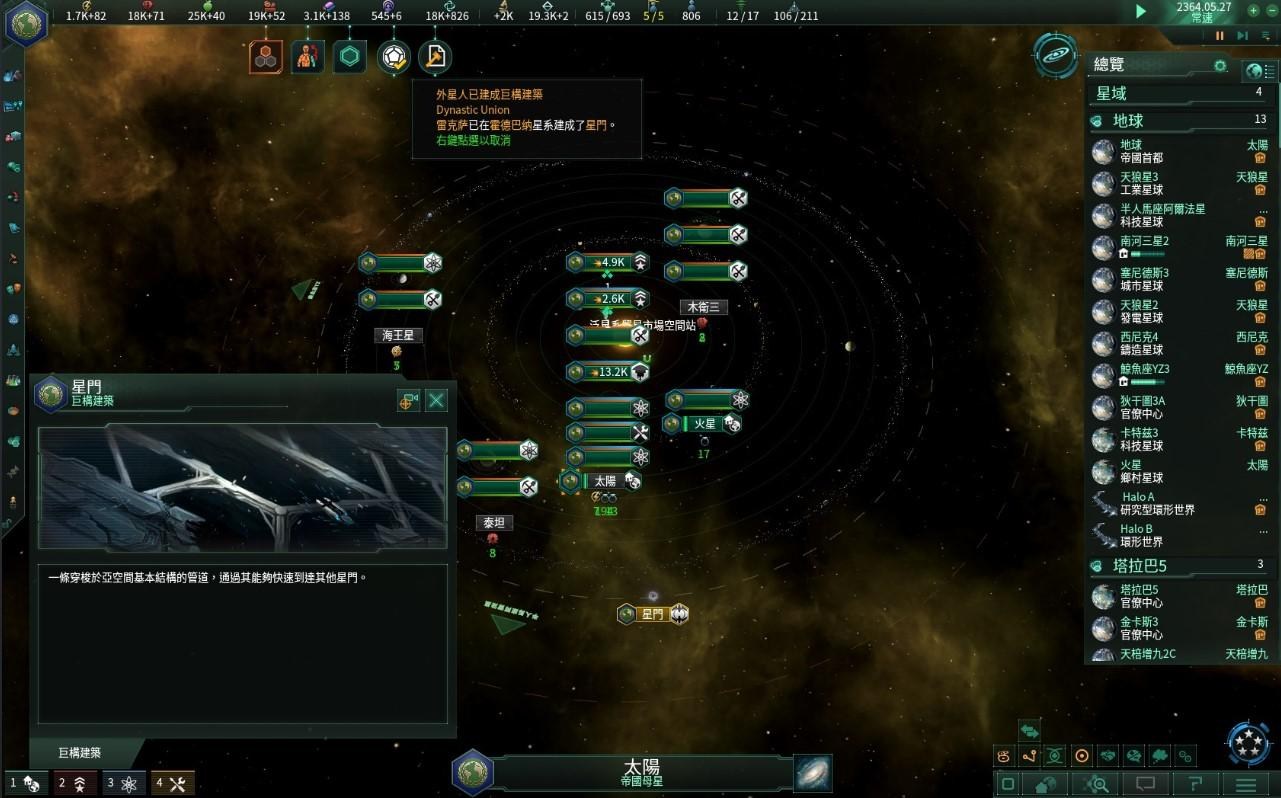The height and width of the screenshot is (798, 1281).
Task: Open the empire emblem government menu
Action: pos(25,22)
